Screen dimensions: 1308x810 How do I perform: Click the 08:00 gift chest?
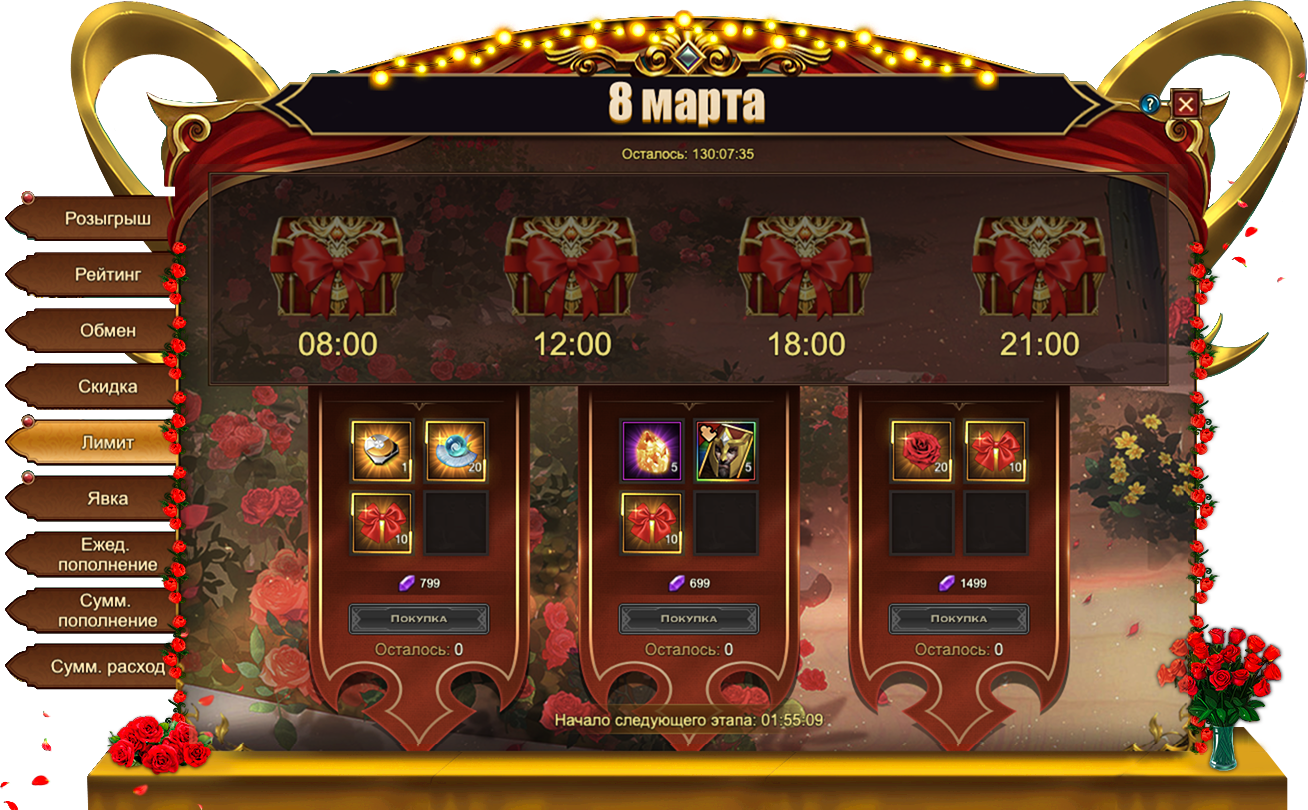[x=337, y=268]
